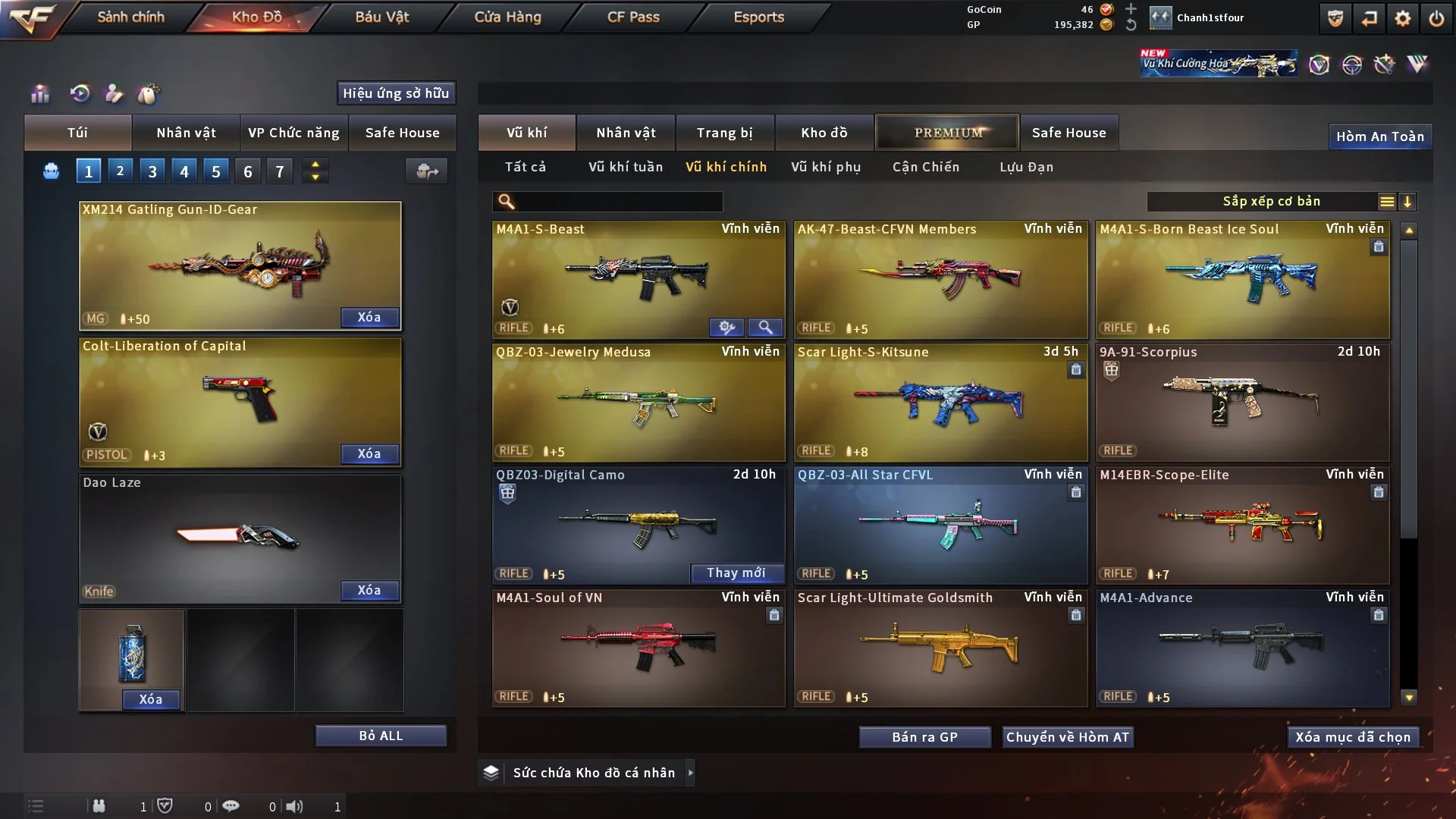1456x819 pixels.
Task: Open the Sảnh chính lobby menu
Action: tap(130, 17)
